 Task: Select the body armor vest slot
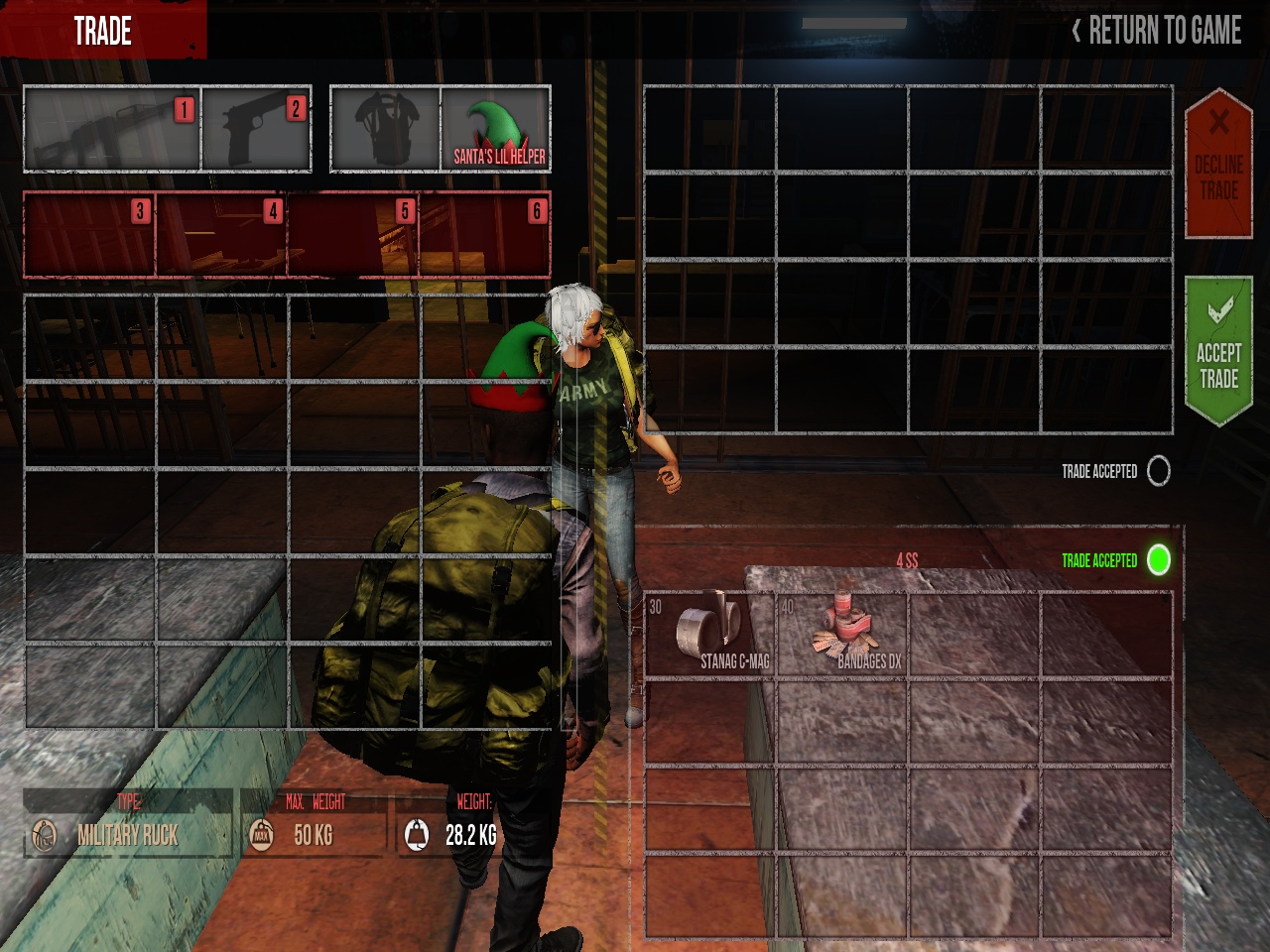point(385,129)
